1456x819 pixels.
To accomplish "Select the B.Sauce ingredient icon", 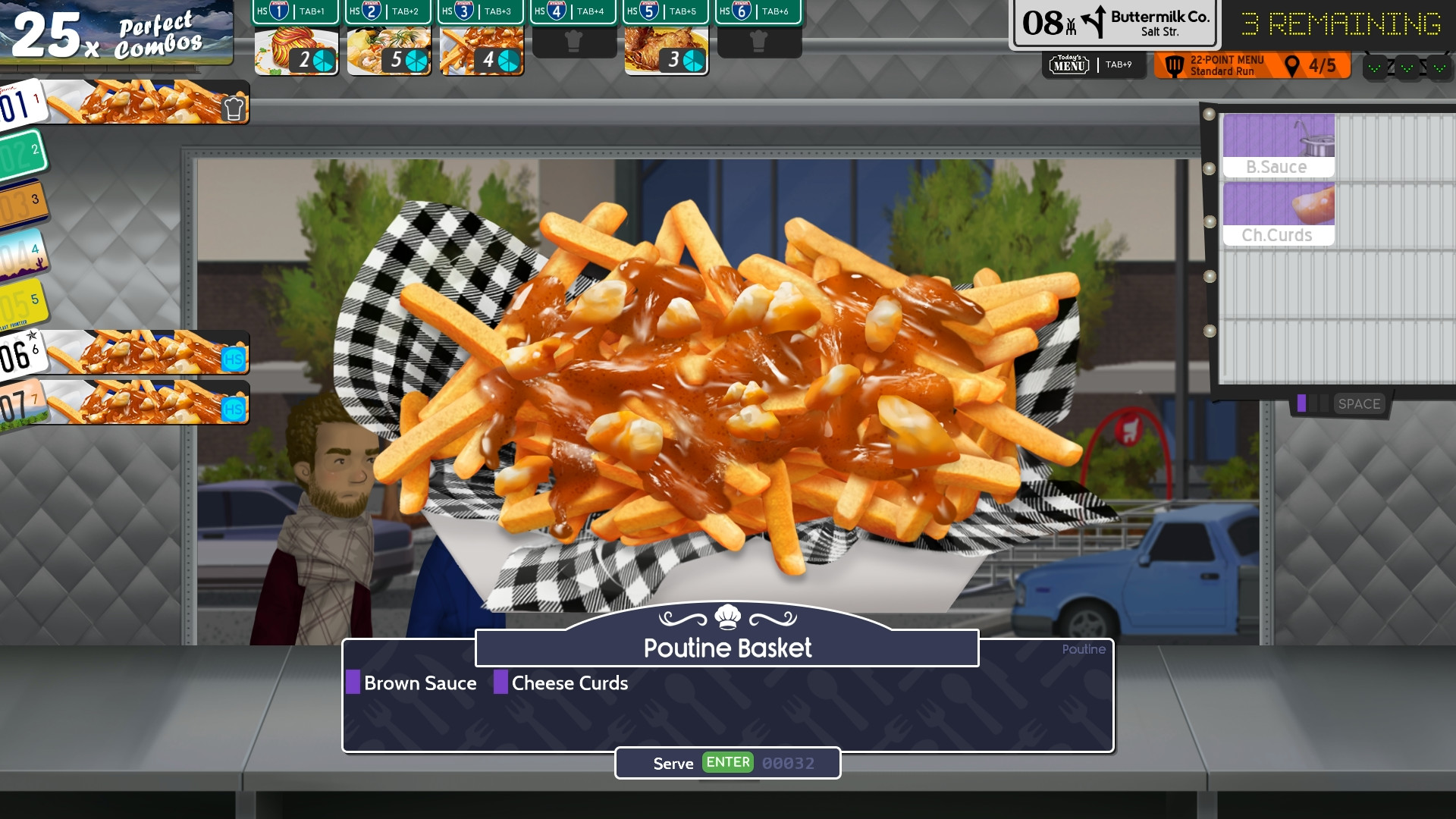I will point(1279,144).
